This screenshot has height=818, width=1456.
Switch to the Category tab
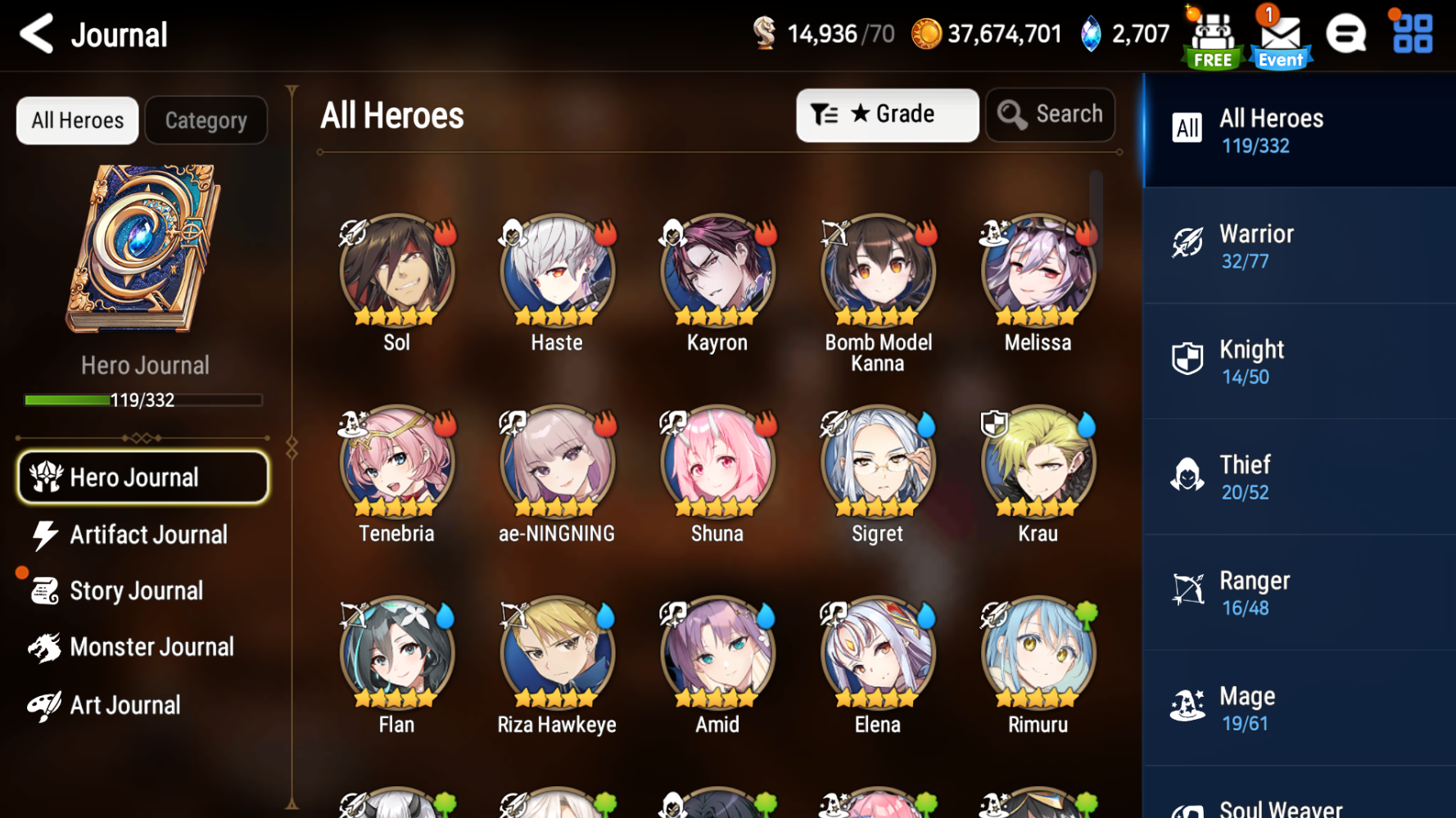(206, 120)
